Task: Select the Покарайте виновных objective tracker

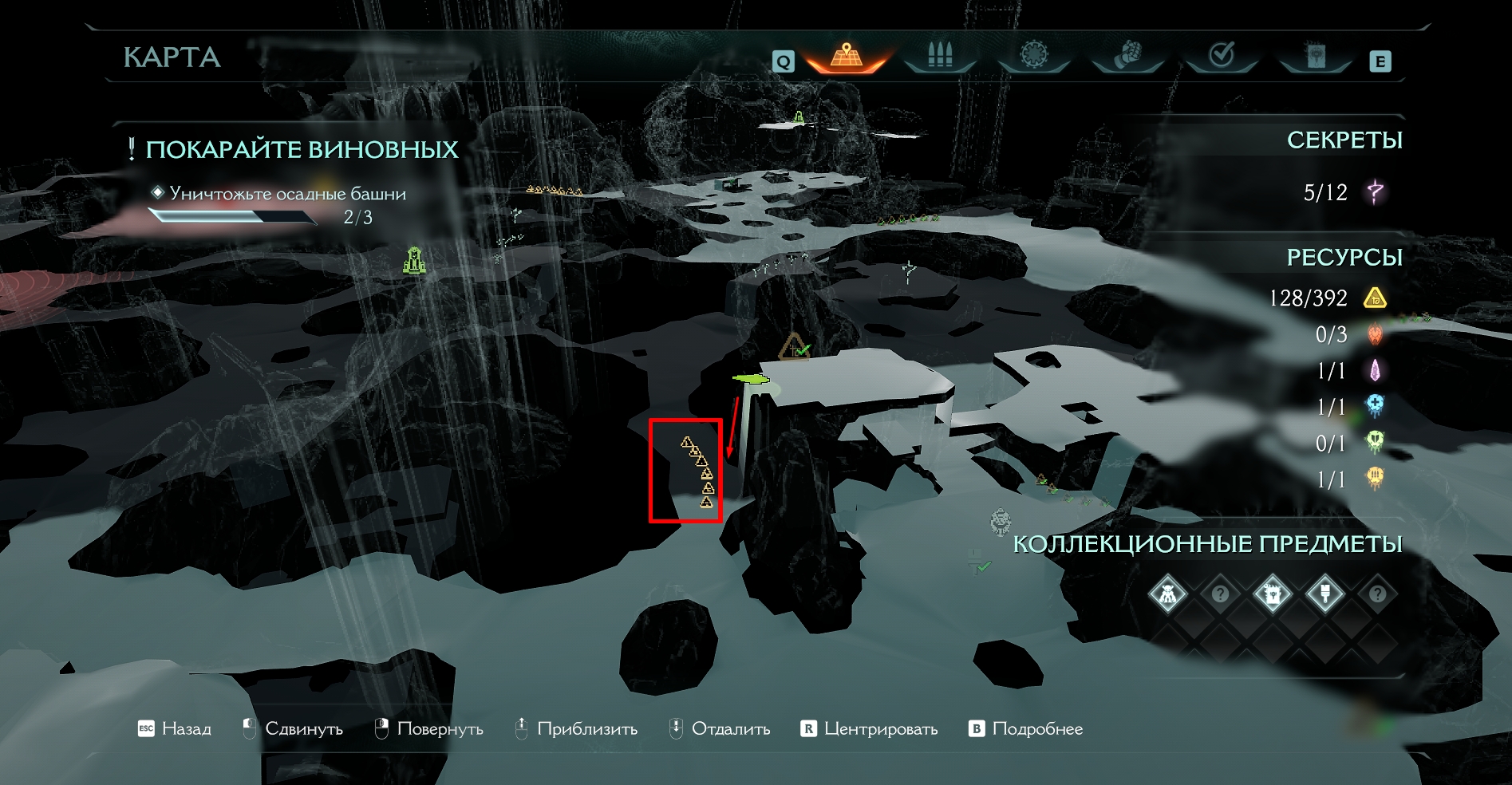Action: click(x=302, y=150)
